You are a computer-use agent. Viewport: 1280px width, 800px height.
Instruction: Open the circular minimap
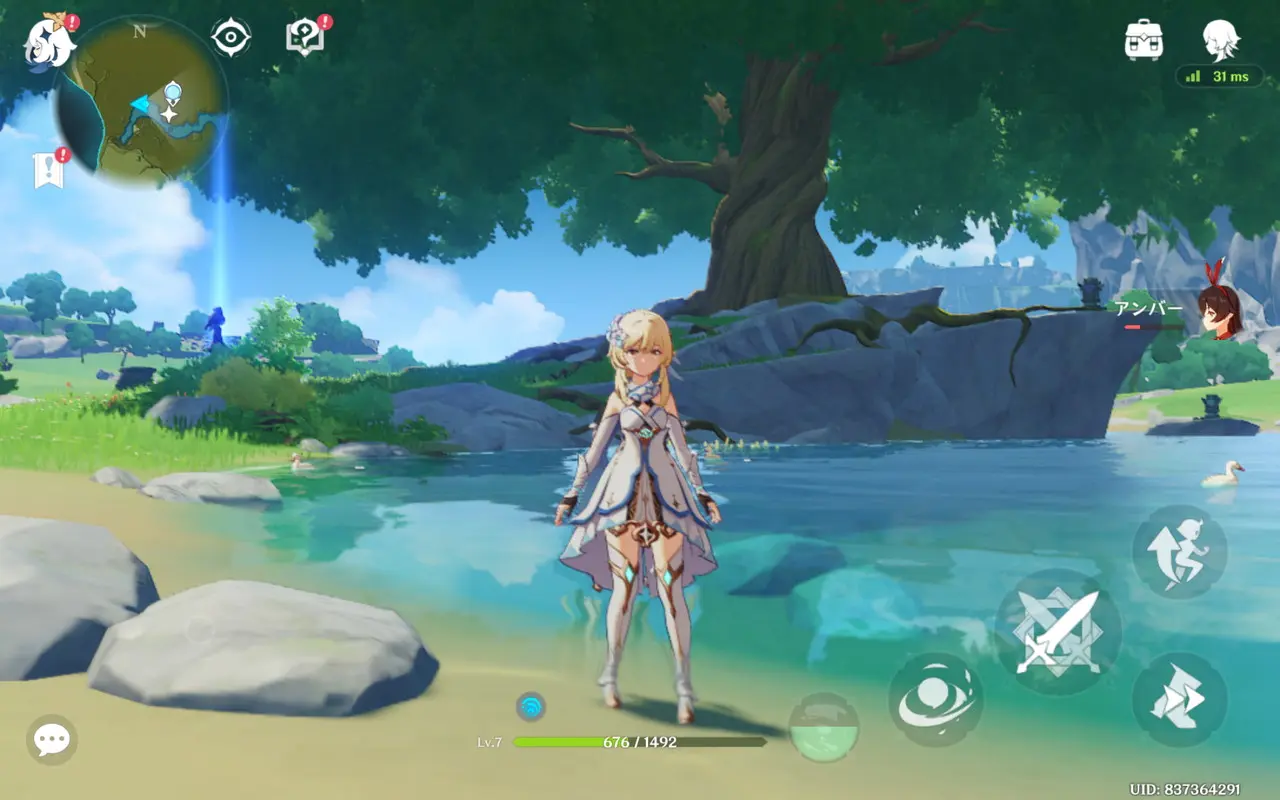[140, 102]
